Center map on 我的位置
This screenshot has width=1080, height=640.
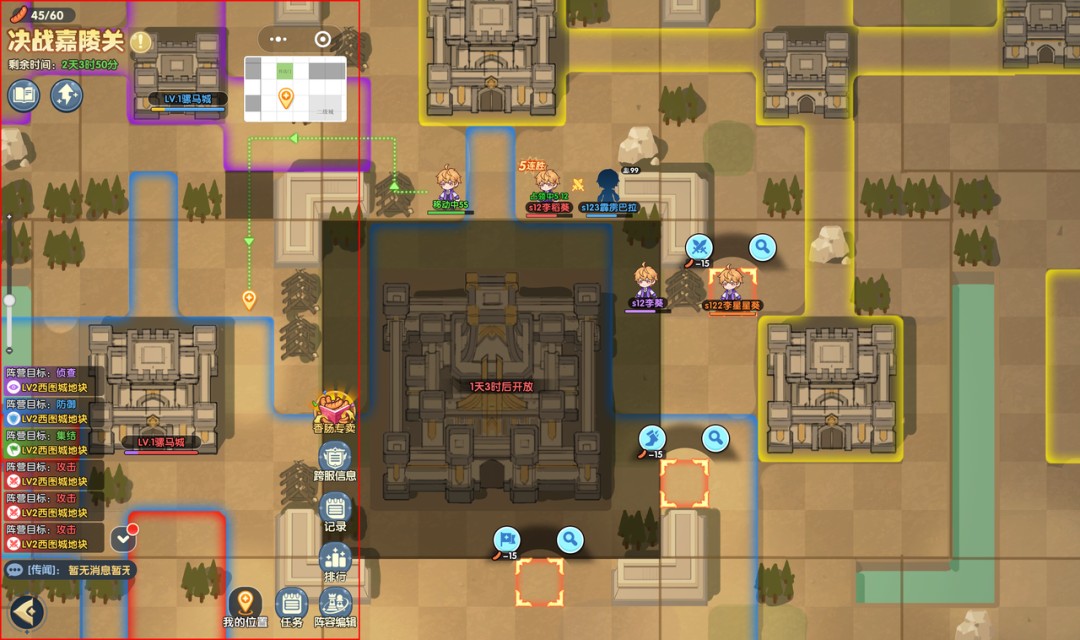point(245,607)
